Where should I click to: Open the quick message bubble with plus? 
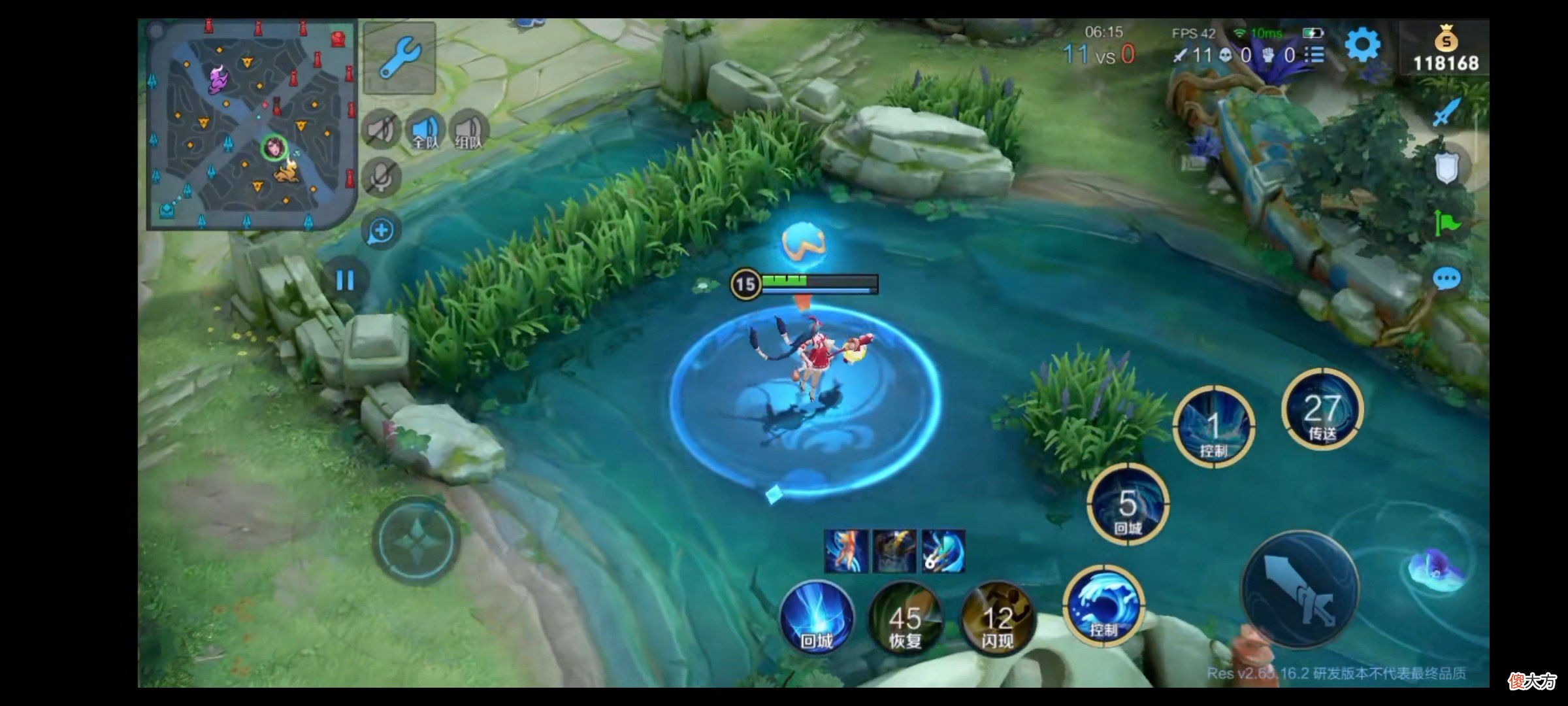pos(382,230)
